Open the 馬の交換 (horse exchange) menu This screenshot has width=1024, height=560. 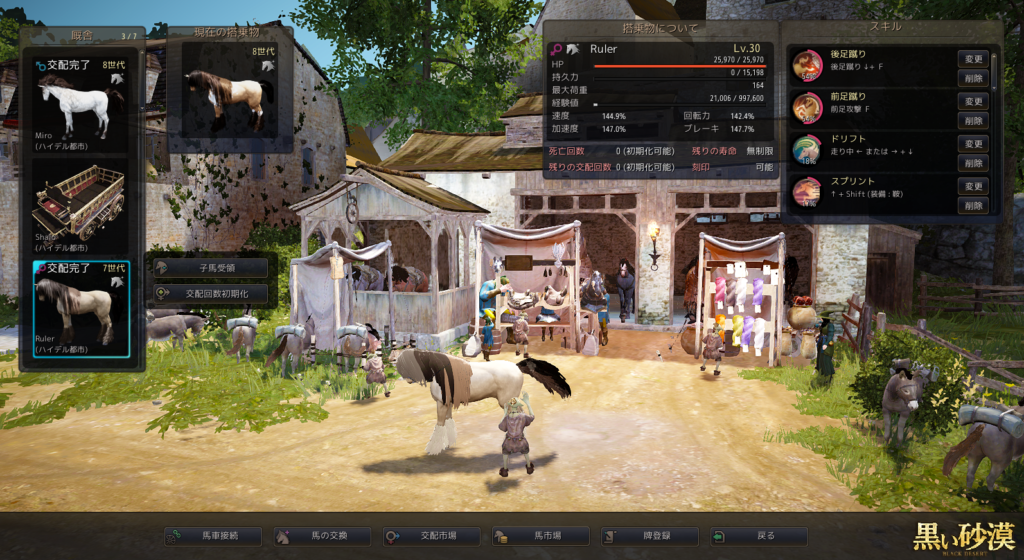322,536
